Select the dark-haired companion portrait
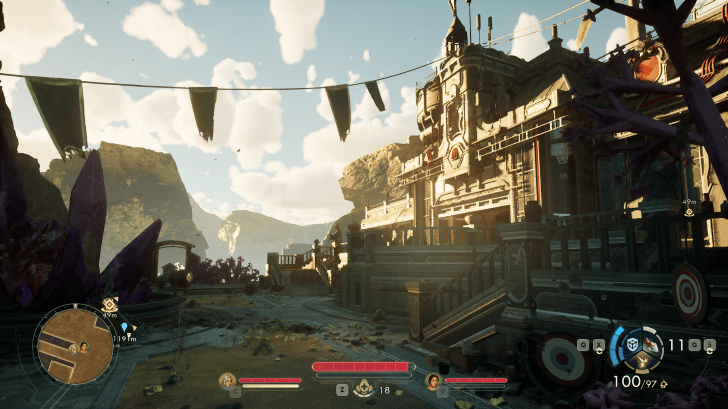 click(433, 380)
